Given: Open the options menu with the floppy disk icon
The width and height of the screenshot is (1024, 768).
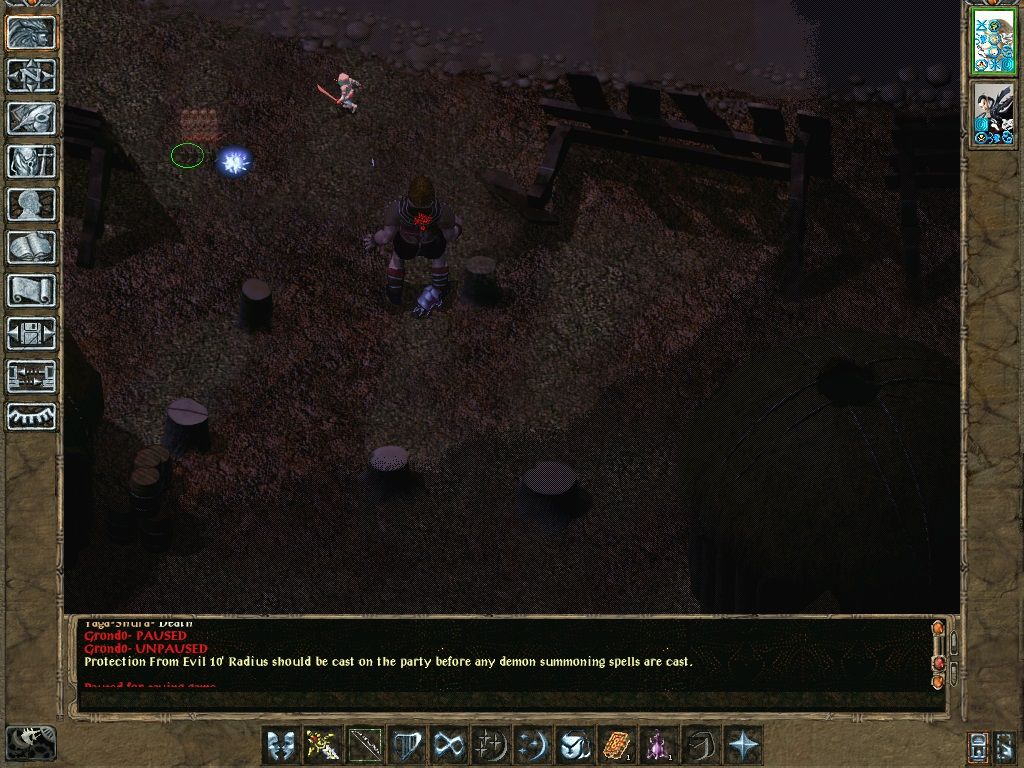Looking at the screenshot, I should tap(32, 333).
